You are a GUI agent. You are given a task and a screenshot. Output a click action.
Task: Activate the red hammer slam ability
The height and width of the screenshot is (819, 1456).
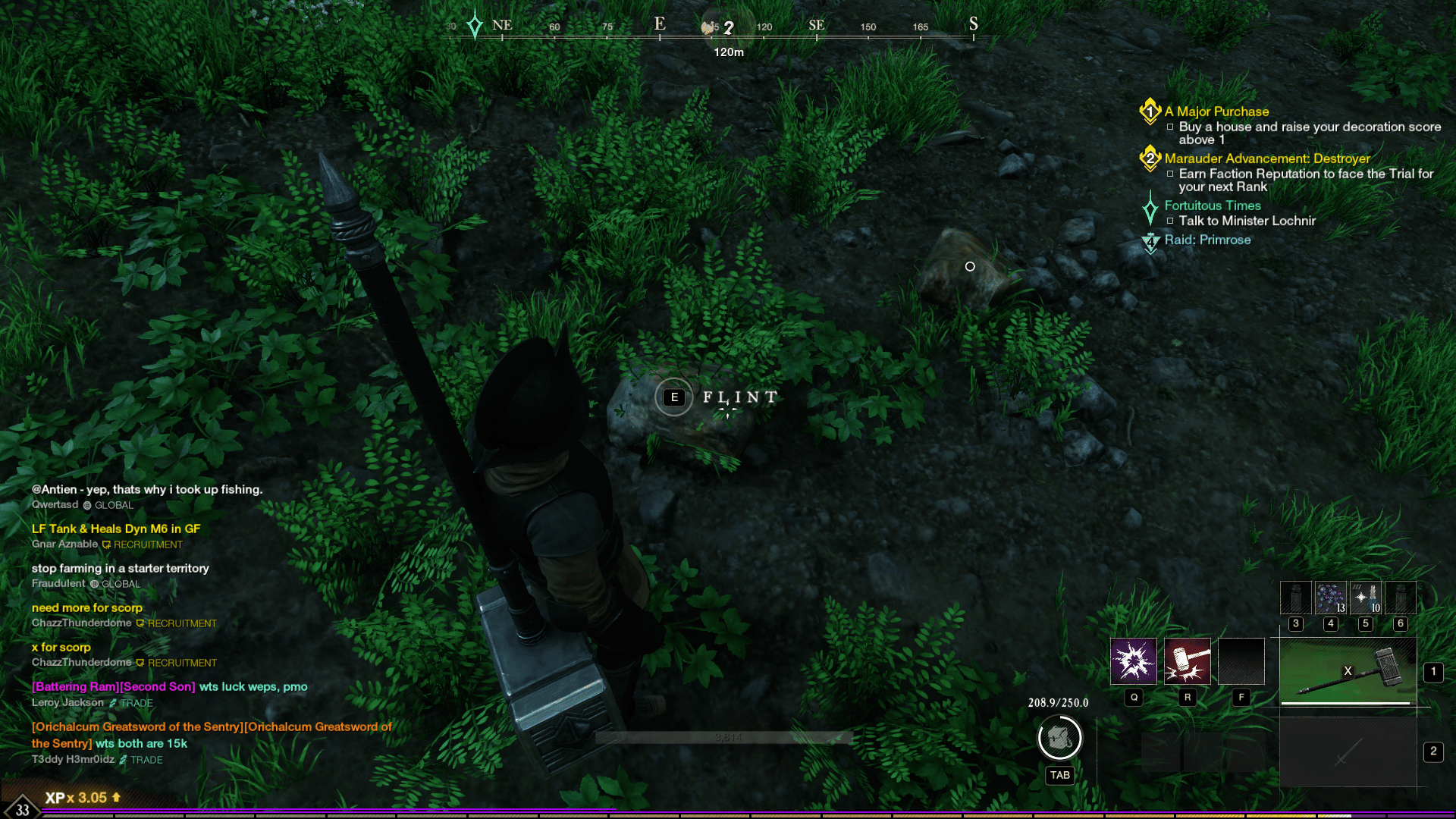(1187, 661)
